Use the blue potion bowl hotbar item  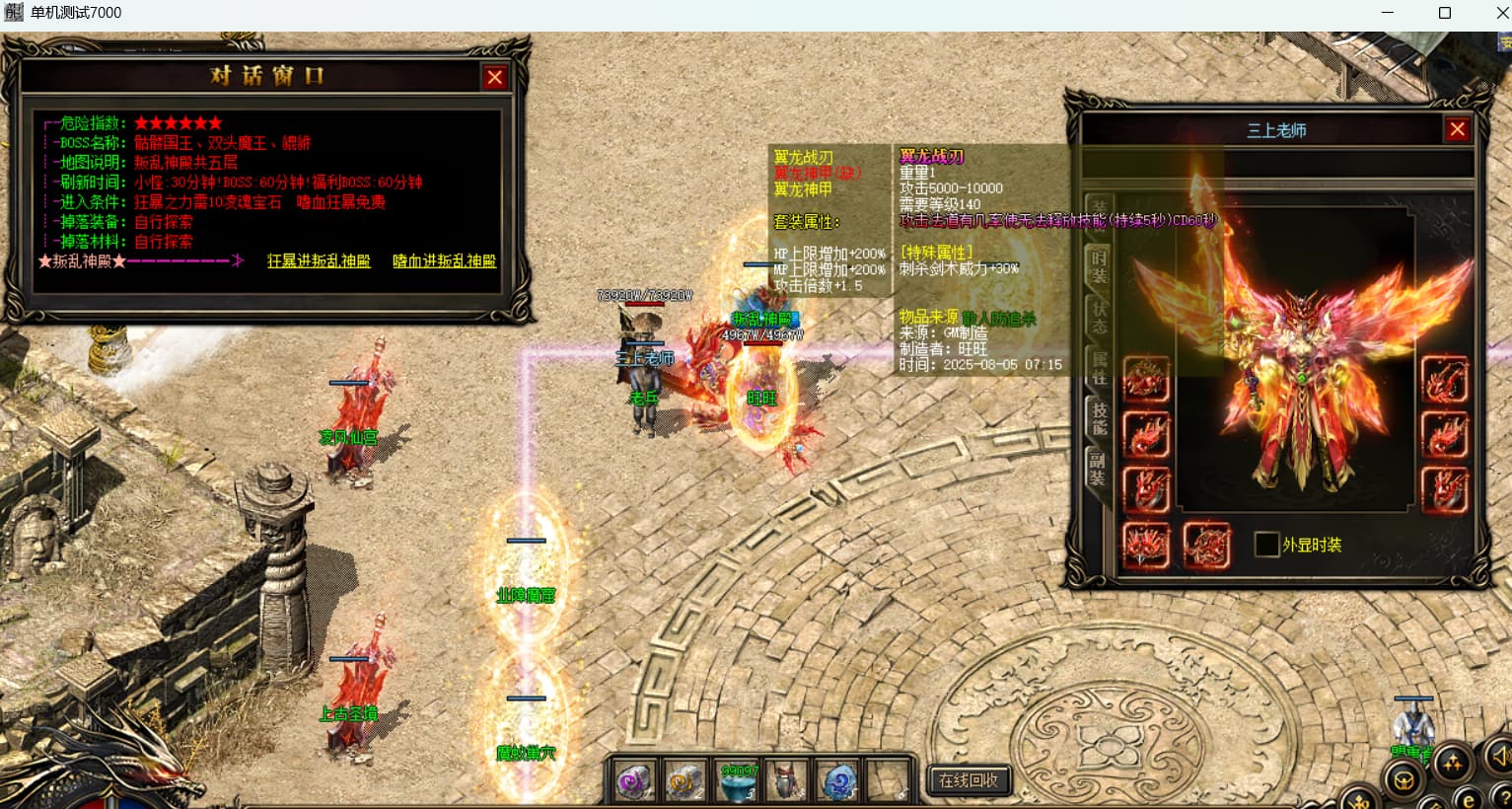(x=737, y=780)
